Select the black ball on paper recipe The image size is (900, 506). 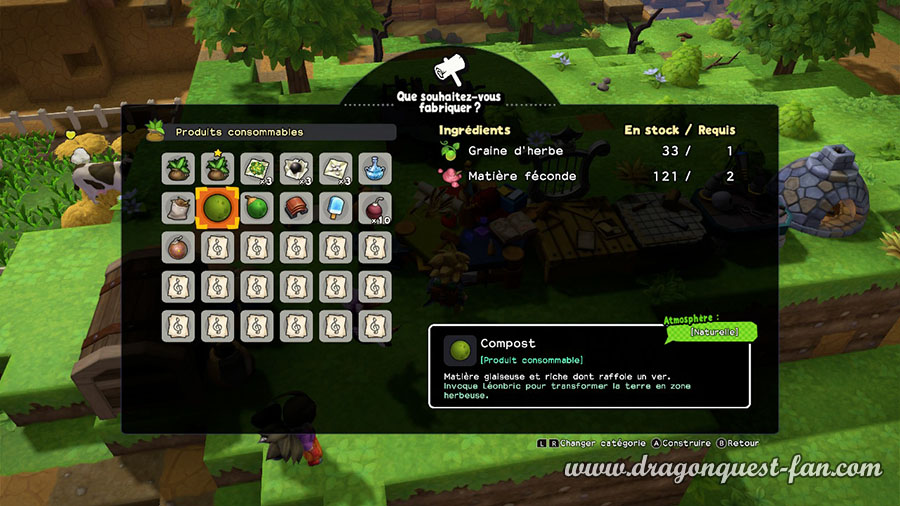pos(296,169)
